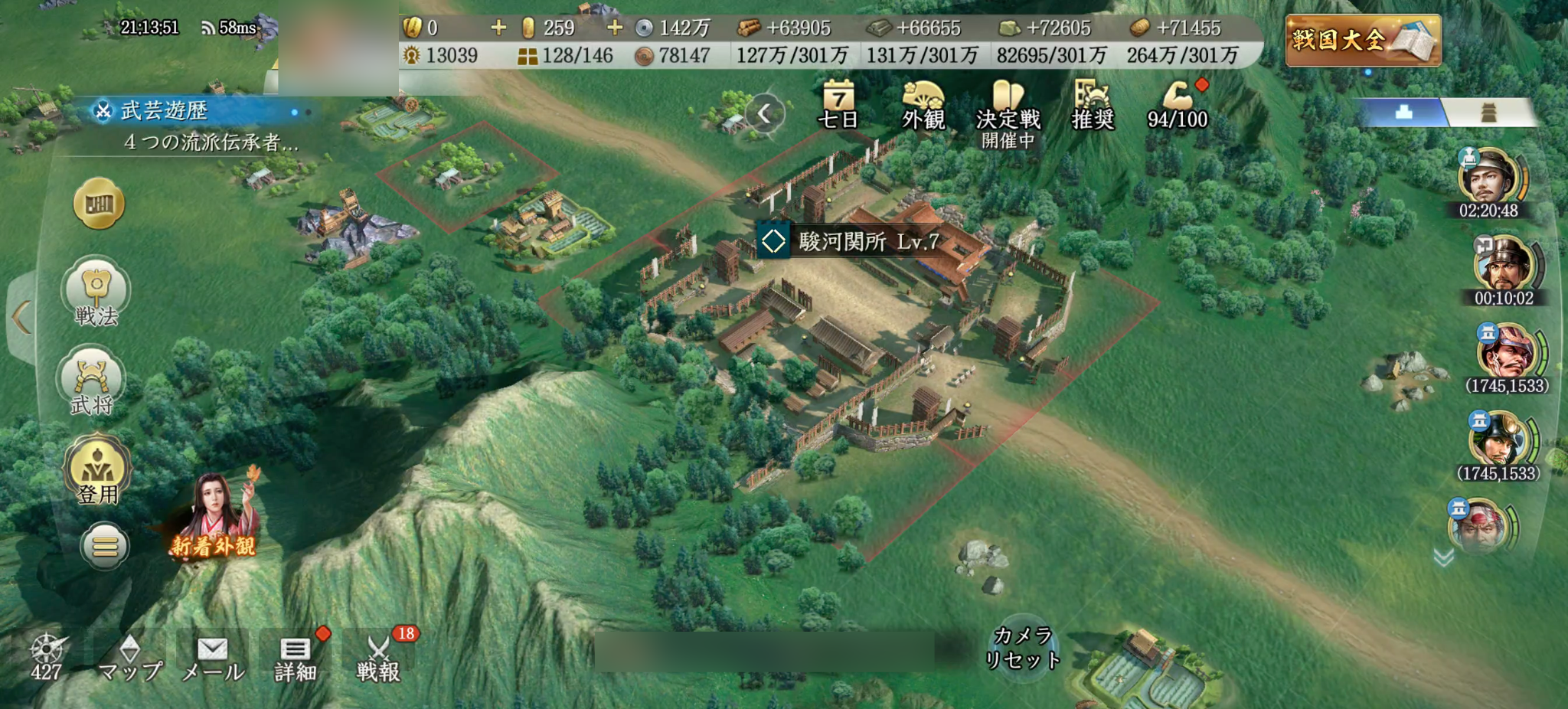This screenshot has height=709, width=1568.
Task: Open the 戦法 tactics menu
Action: 96,292
